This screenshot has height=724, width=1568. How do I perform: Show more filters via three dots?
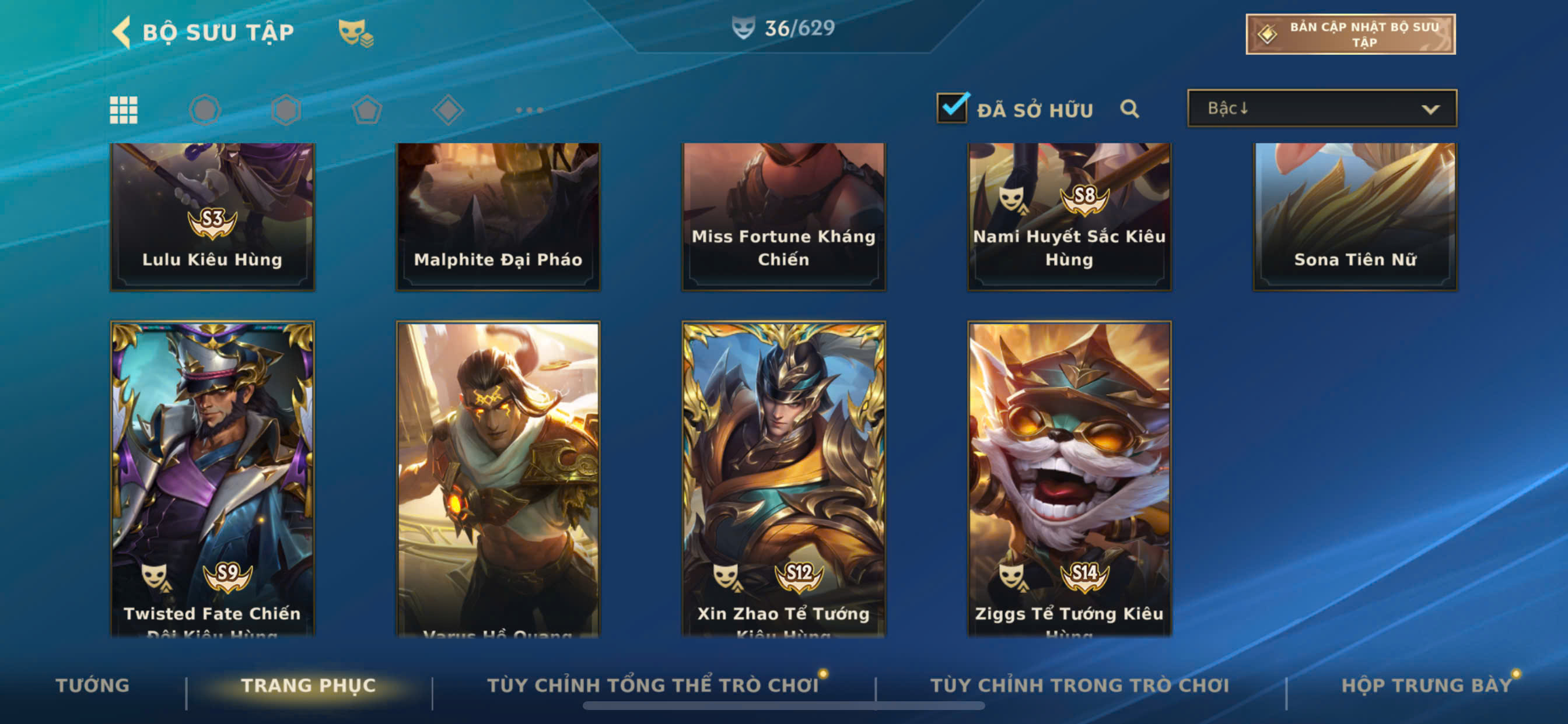click(529, 110)
